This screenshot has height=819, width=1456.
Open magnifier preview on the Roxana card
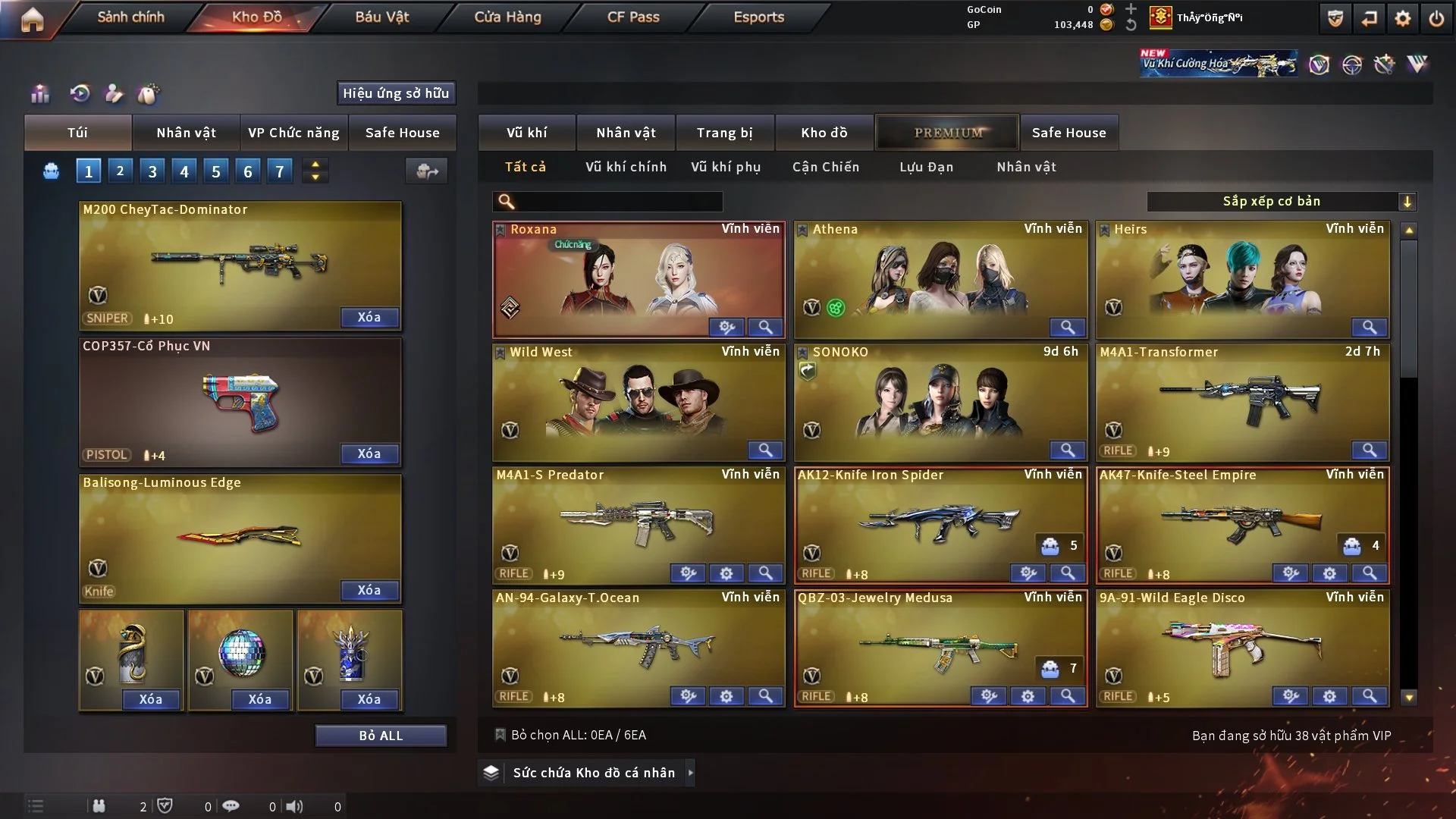tap(765, 327)
